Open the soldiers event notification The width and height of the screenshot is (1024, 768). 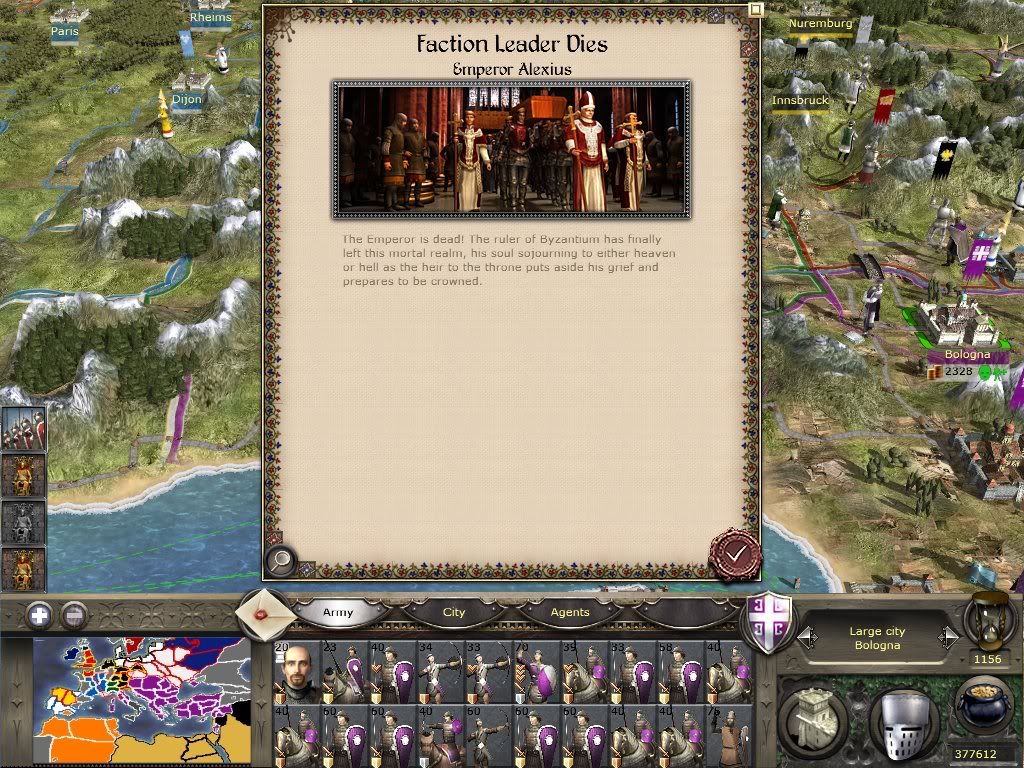click(23, 428)
